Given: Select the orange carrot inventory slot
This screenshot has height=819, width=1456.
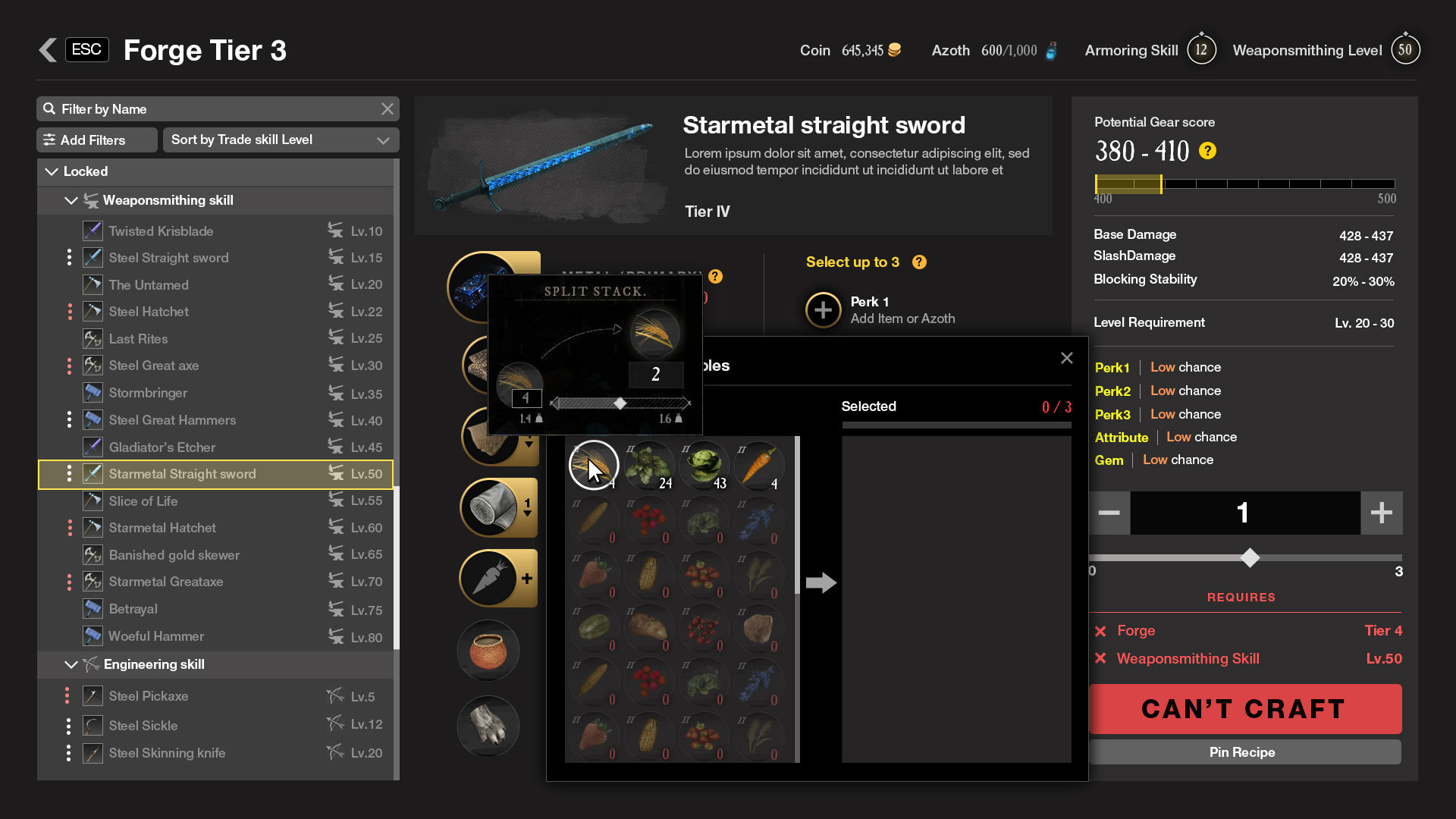Looking at the screenshot, I should (x=758, y=465).
